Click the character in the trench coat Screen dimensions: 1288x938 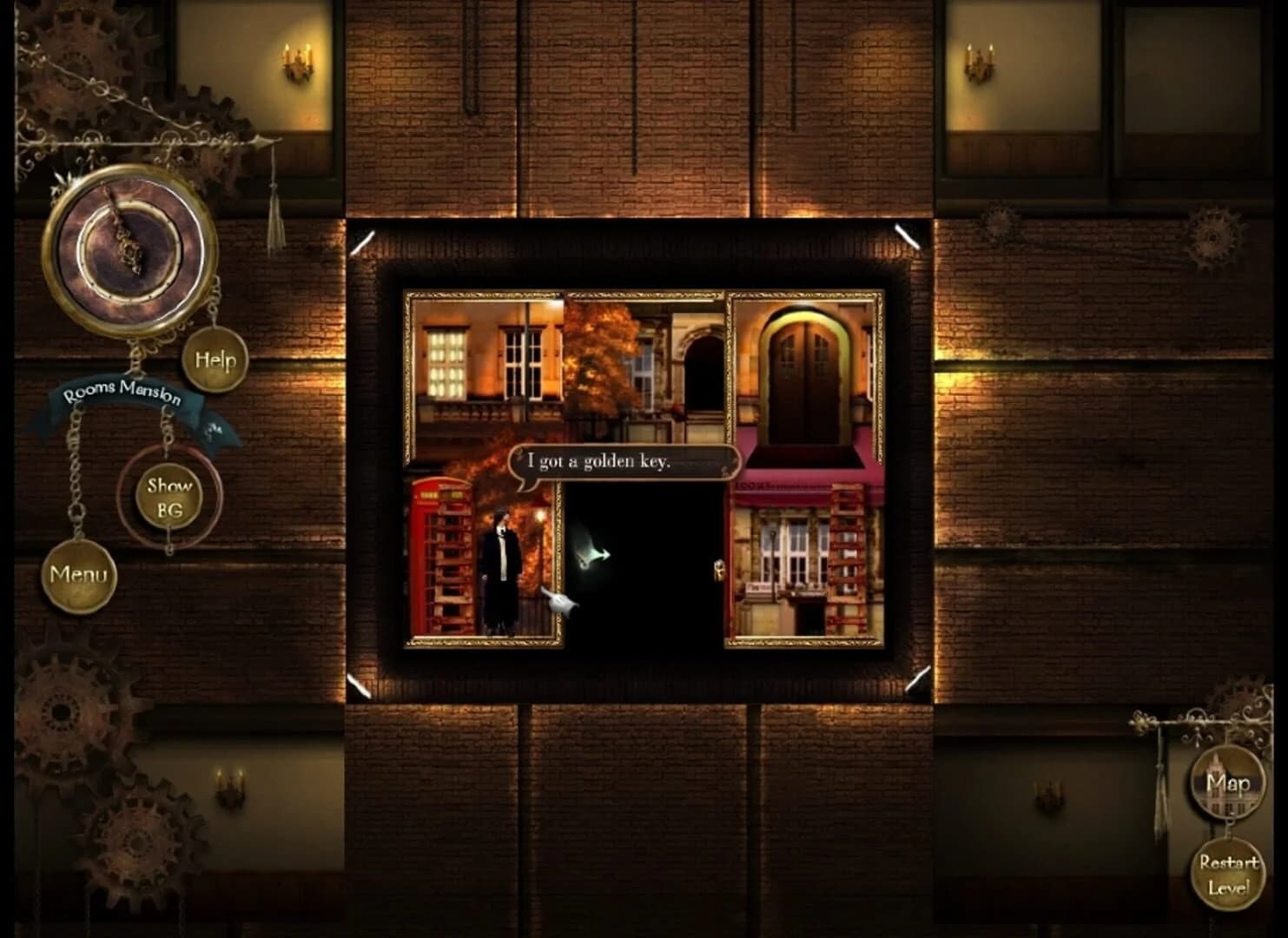pyautogui.click(x=496, y=565)
